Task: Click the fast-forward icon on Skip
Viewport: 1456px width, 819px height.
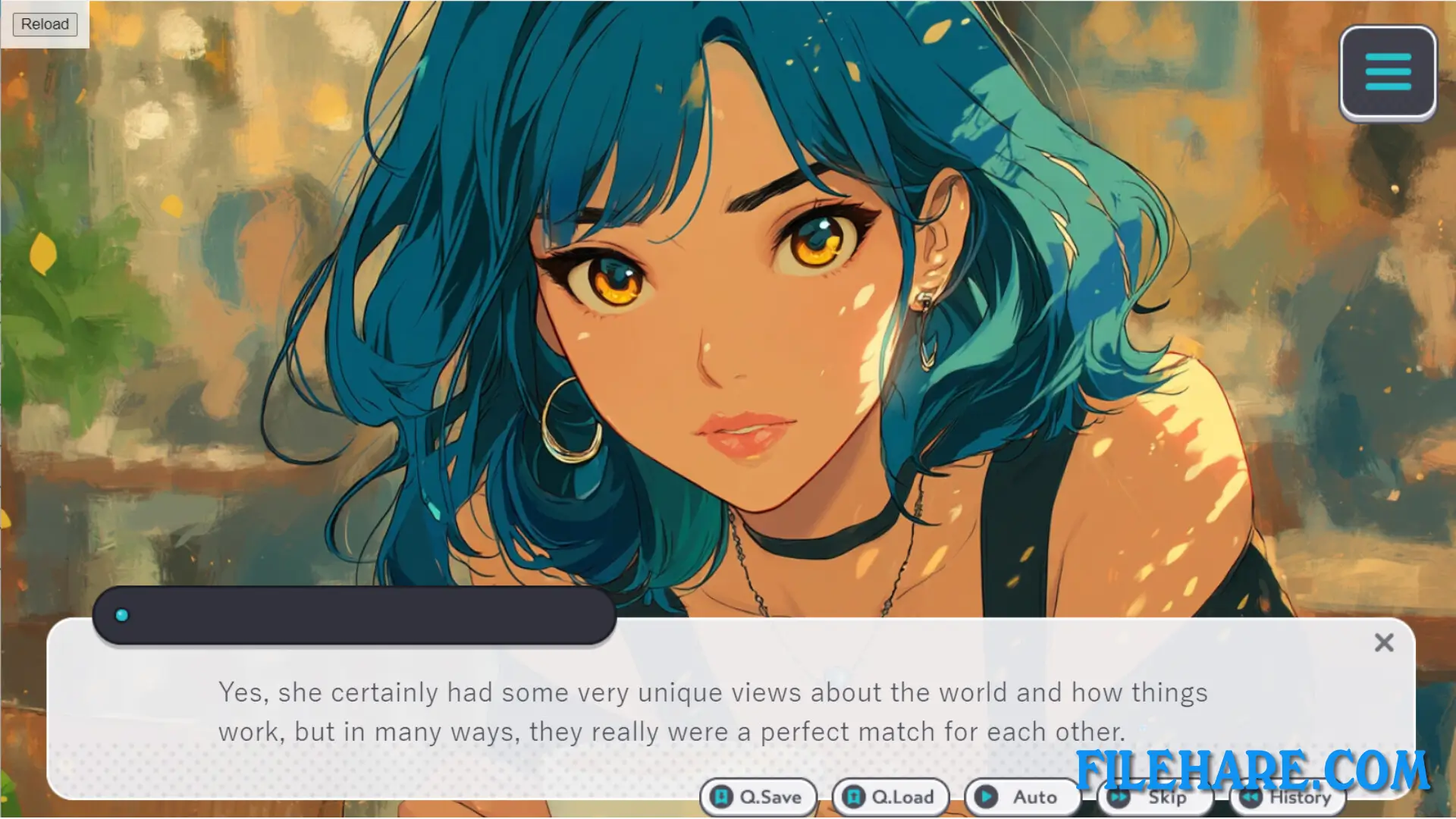Action: (x=1118, y=797)
